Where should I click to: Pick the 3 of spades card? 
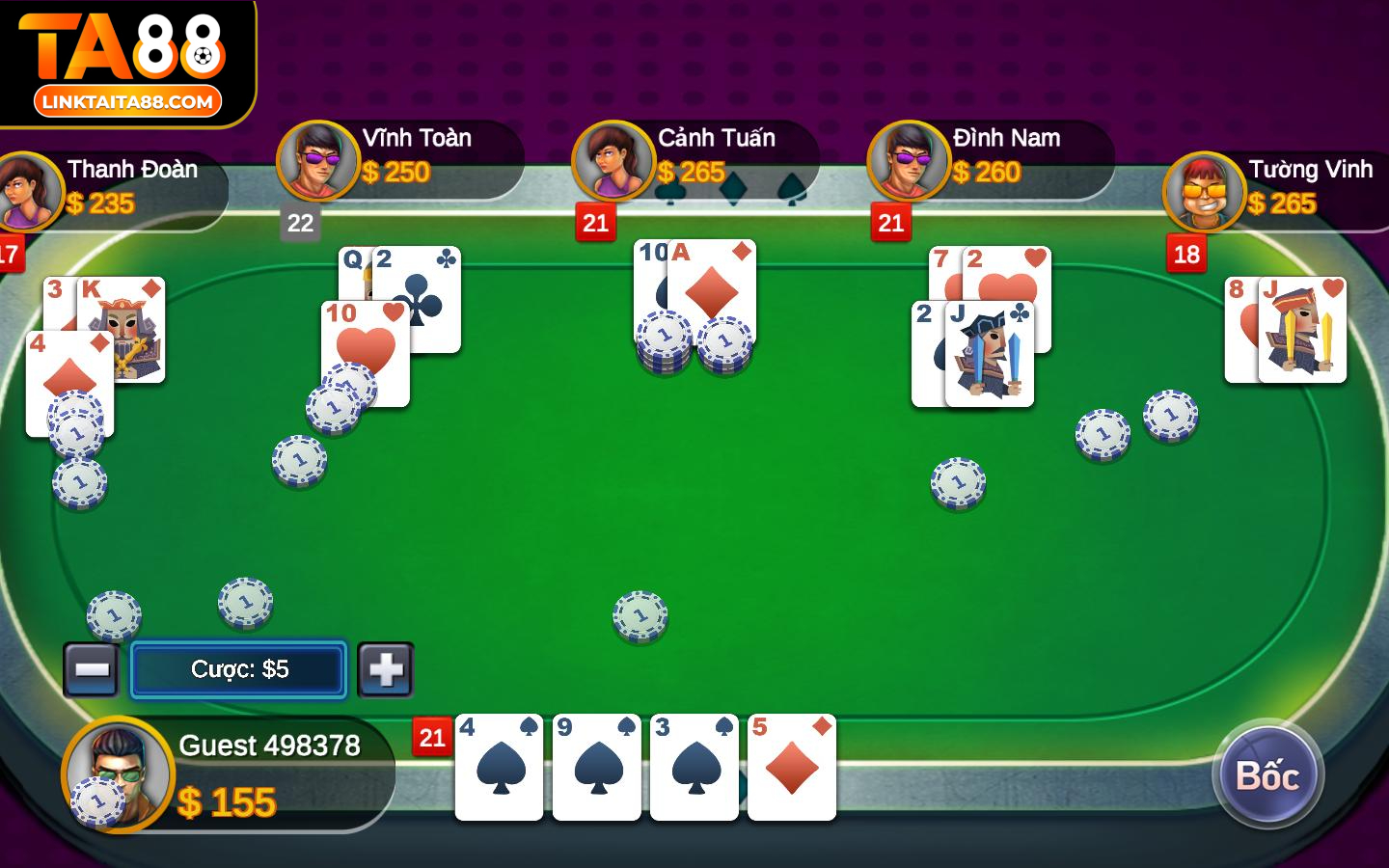pos(694,768)
